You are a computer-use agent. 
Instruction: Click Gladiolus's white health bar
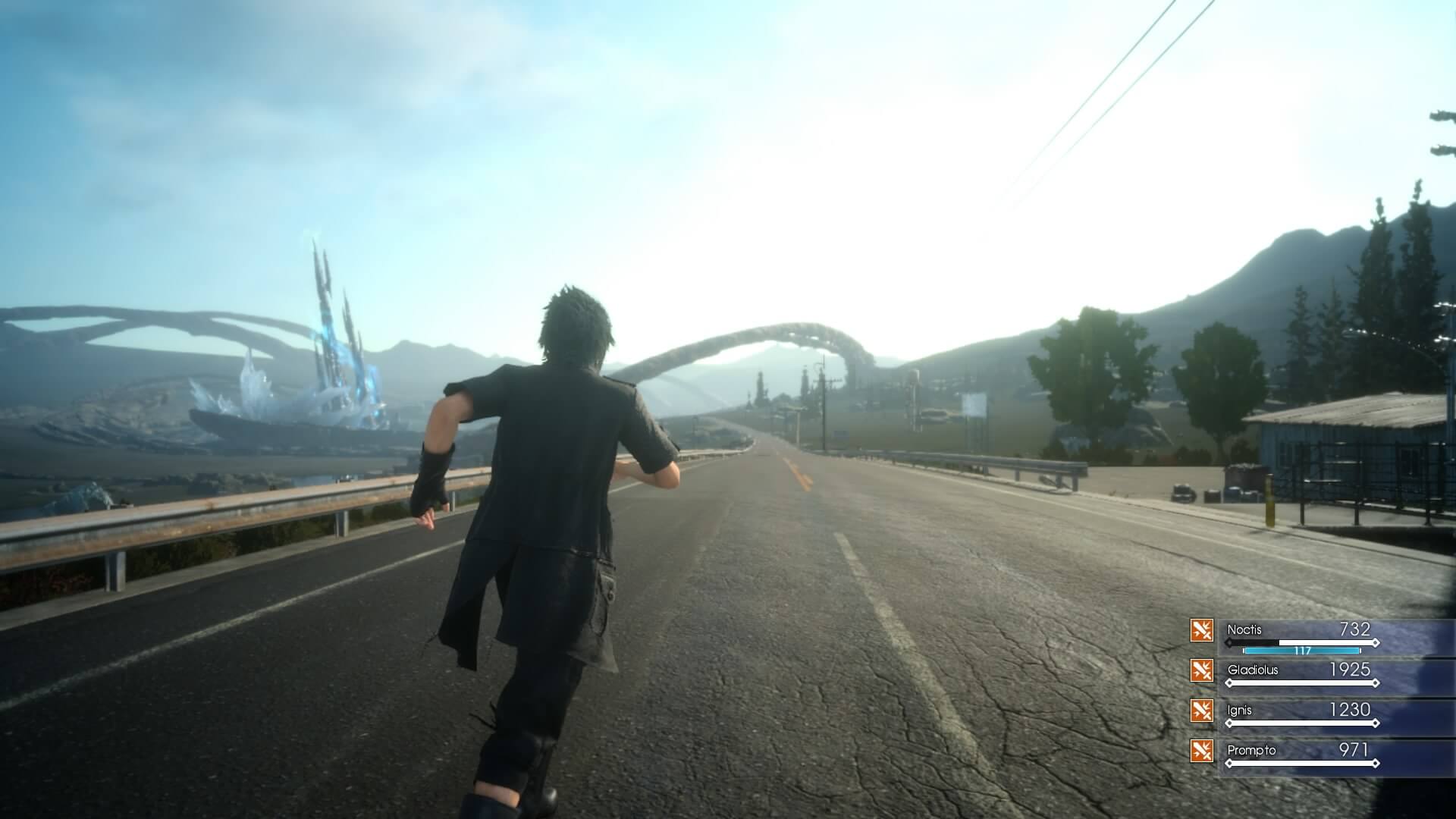click(x=1301, y=682)
